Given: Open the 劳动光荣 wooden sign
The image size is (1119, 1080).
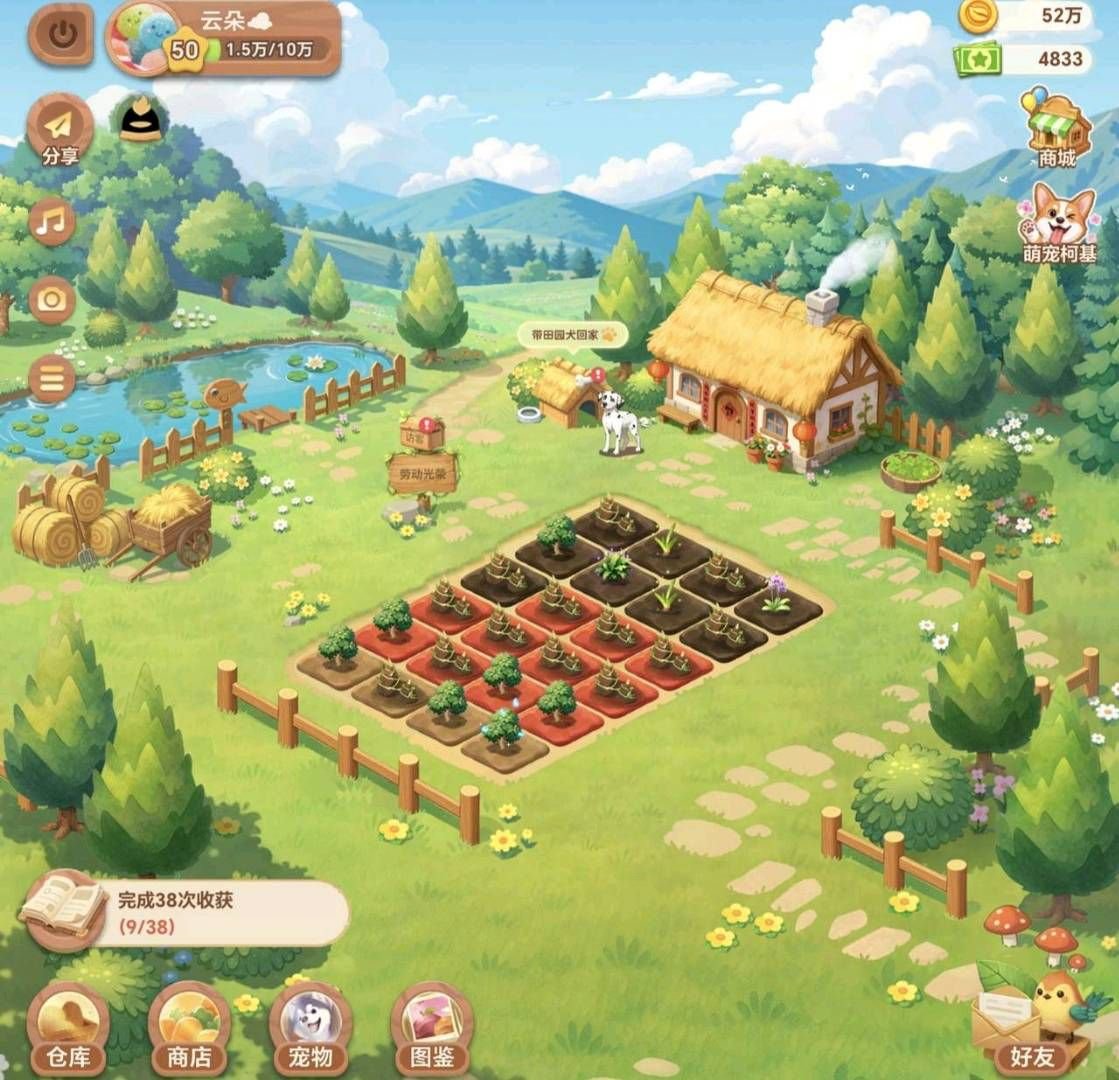Looking at the screenshot, I should pyautogui.click(x=422, y=476).
